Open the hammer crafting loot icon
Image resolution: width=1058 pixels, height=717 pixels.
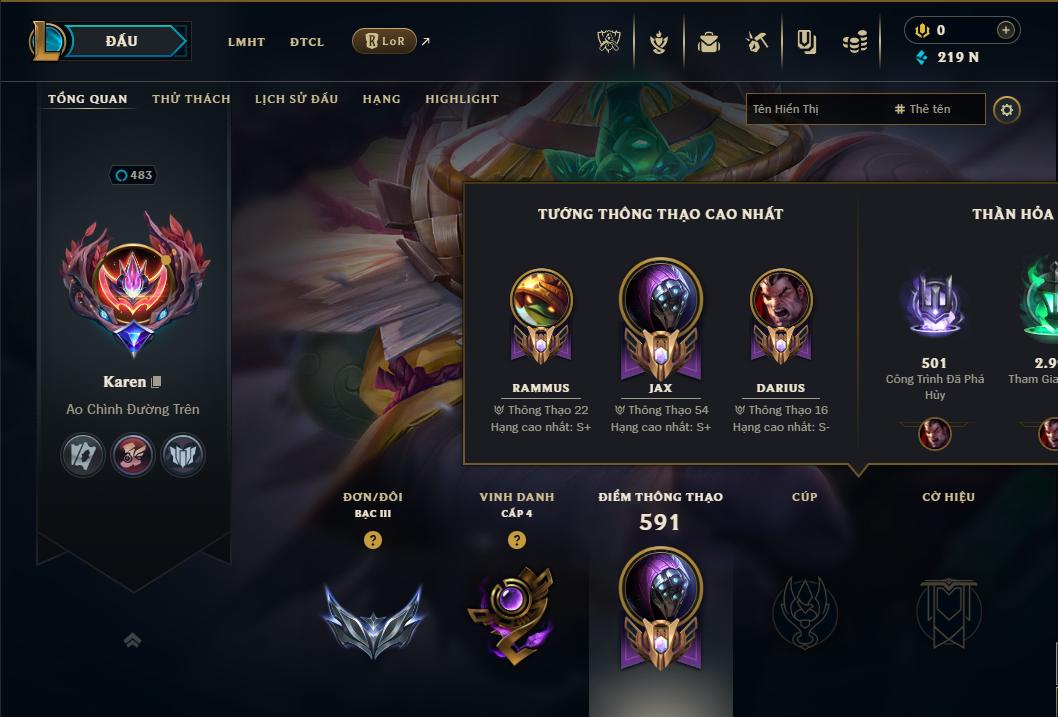click(757, 42)
